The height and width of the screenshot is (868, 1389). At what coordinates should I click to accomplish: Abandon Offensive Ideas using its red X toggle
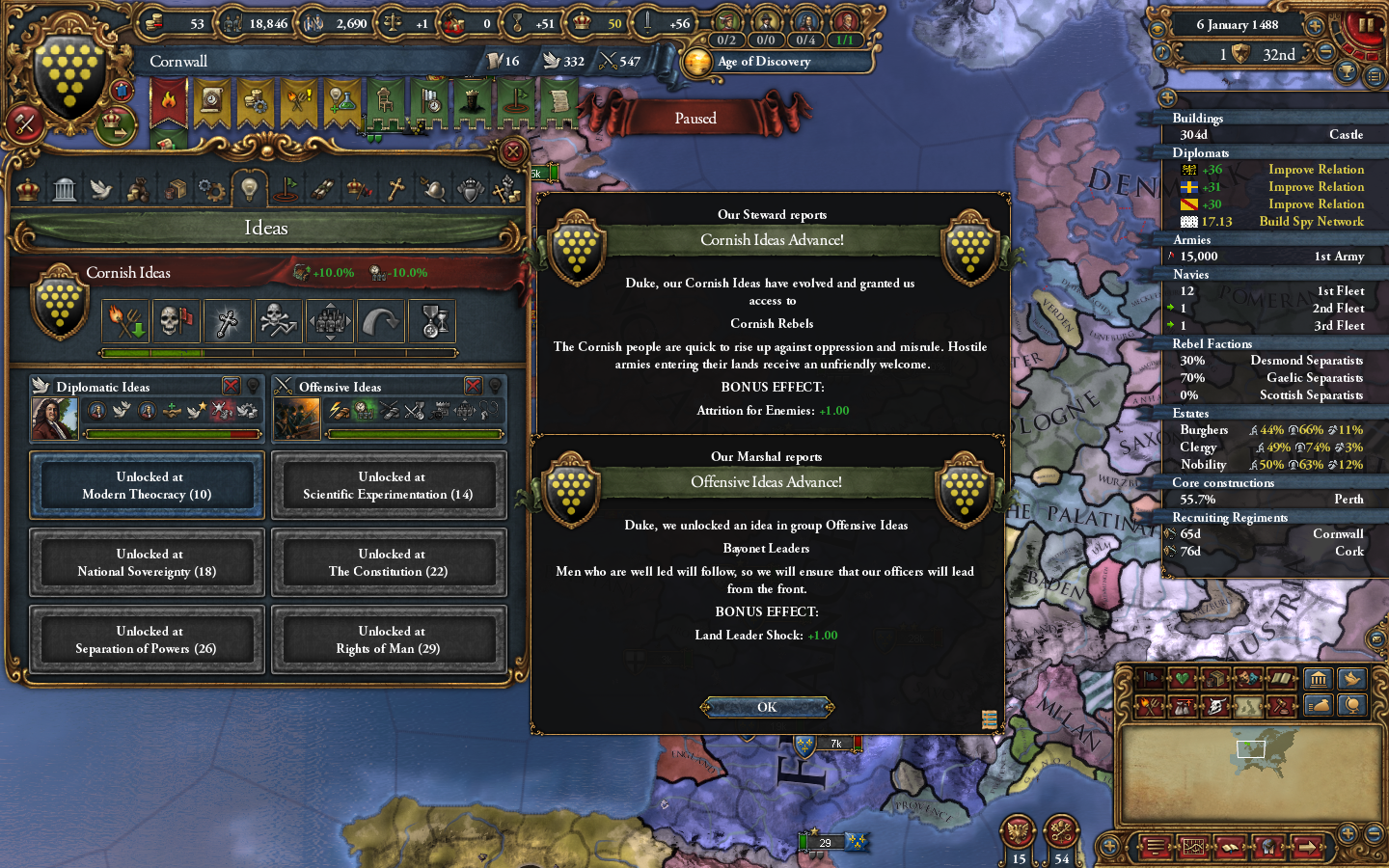(x=473, y=386)
